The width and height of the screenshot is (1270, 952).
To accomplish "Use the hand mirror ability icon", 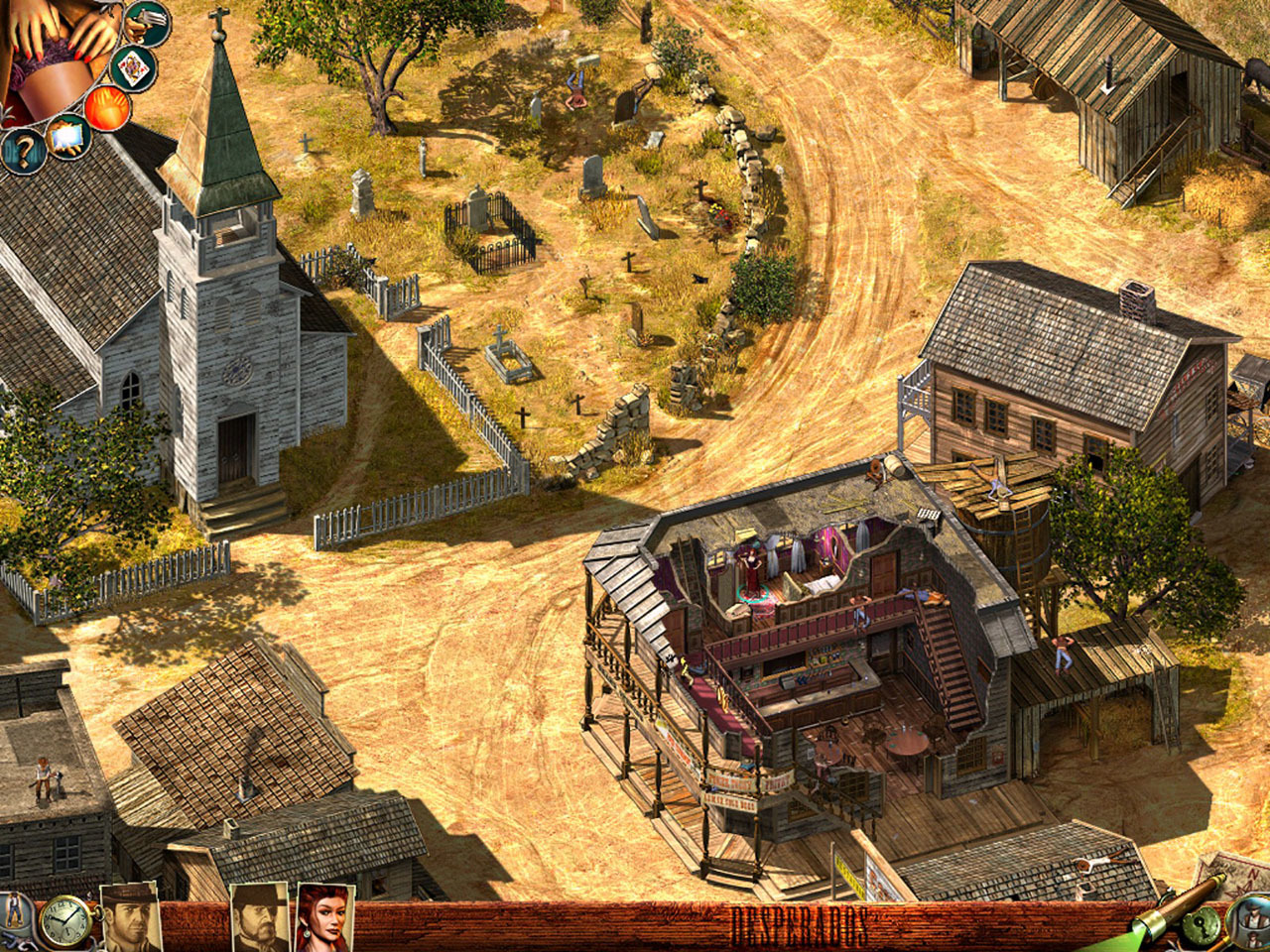I will click(67, 137).
